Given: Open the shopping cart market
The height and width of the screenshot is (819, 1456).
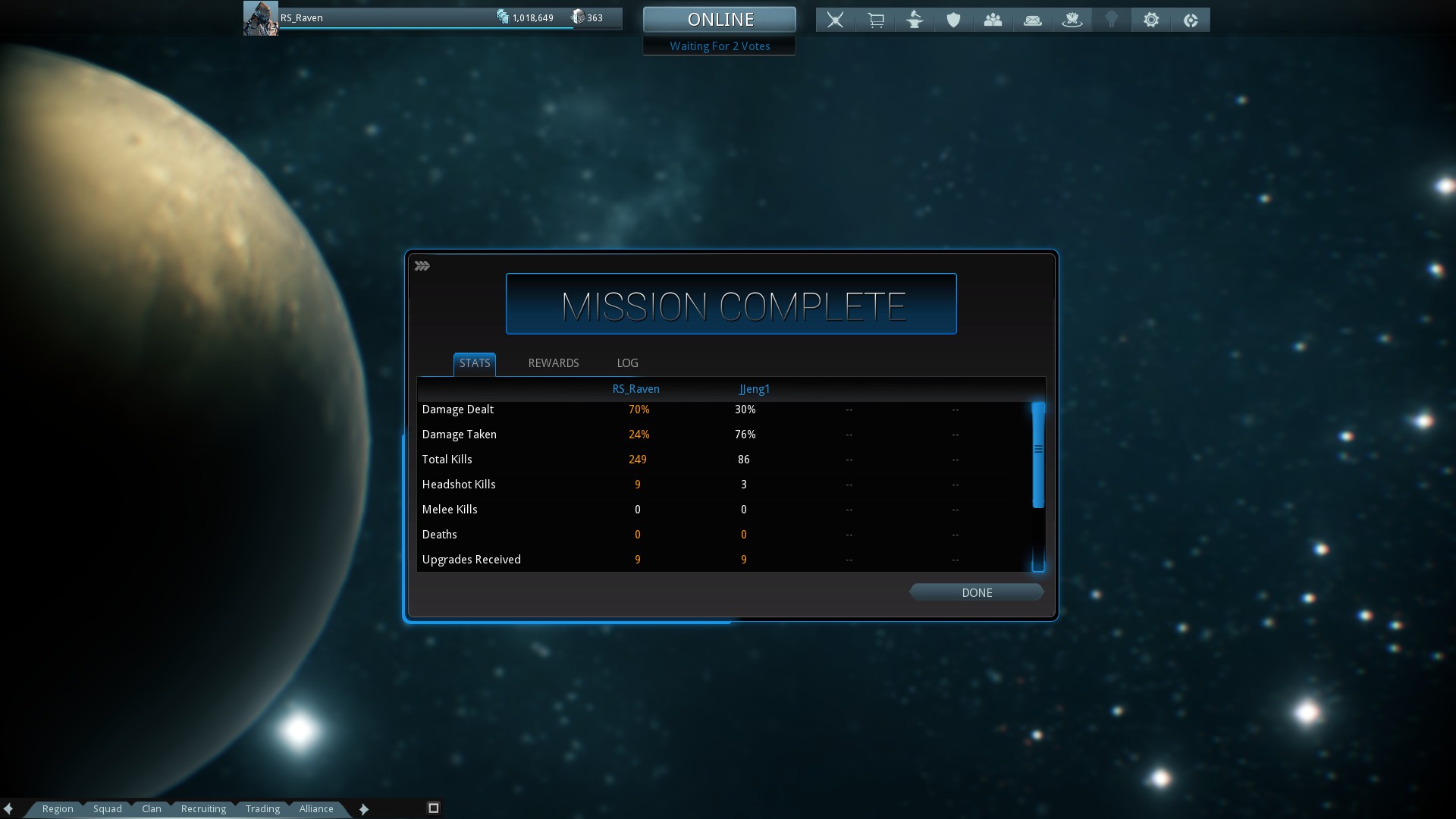Looking at the screenshot, I should pyautogui.click(x=875, y=20).
